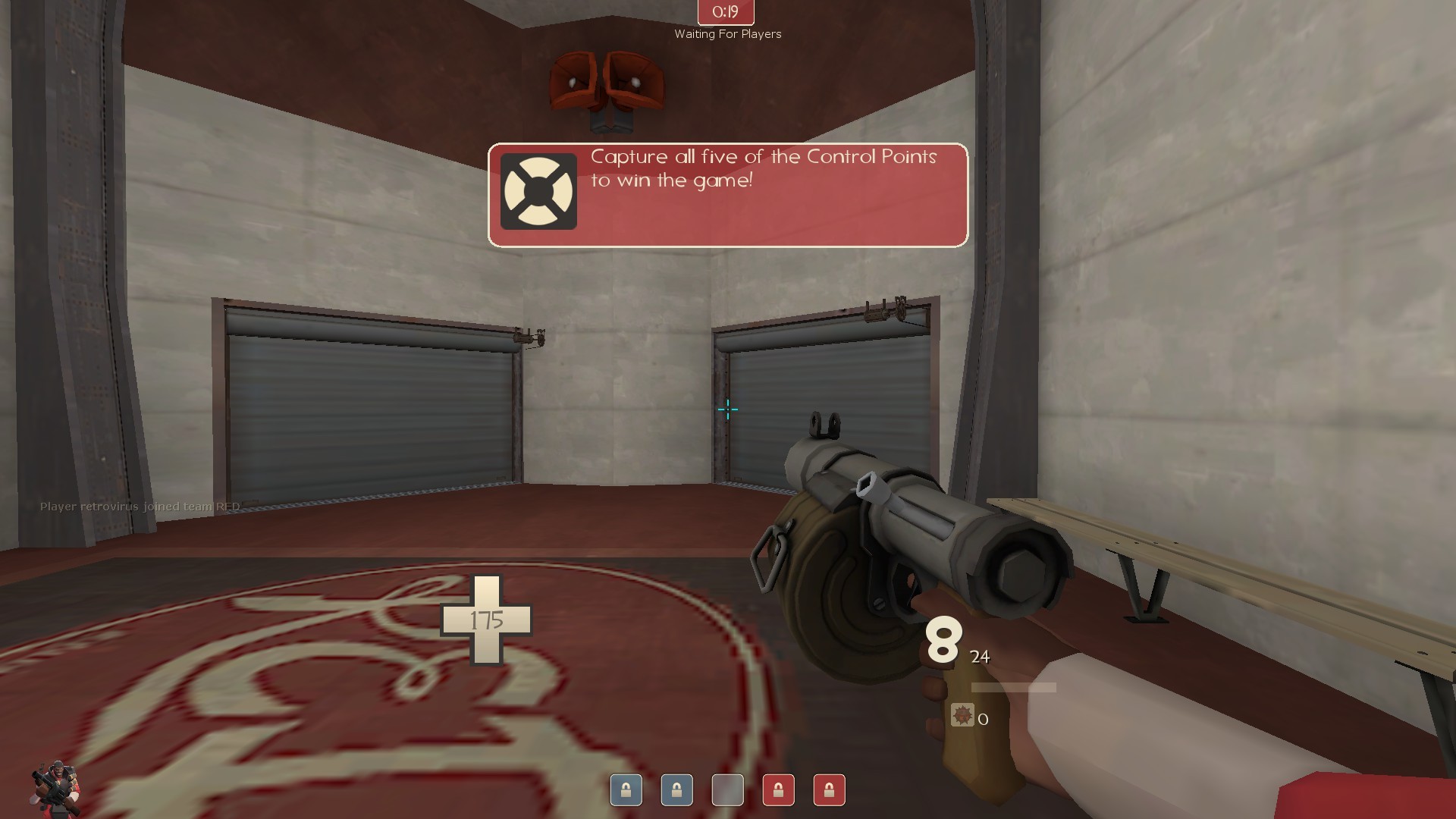Click the Waiting For Players label

(726, 34)
